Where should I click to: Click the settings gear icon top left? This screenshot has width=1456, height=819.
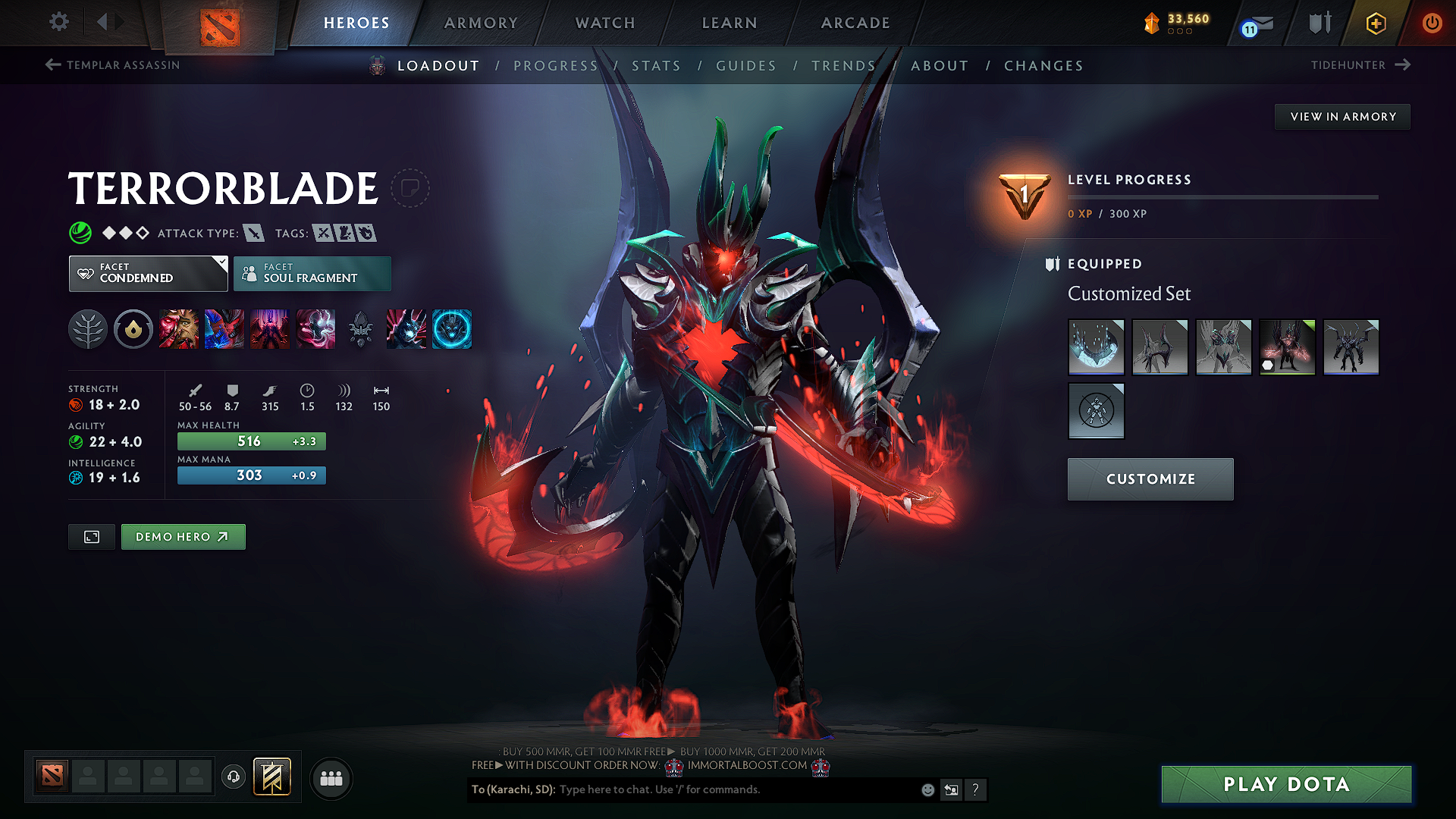58,22
